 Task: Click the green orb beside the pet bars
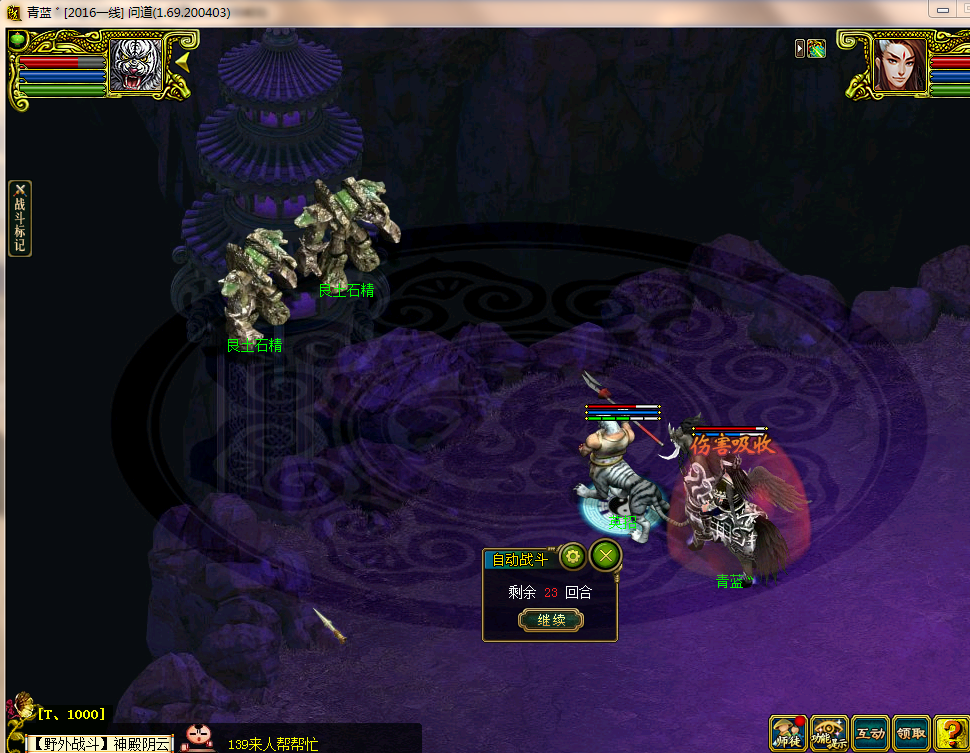(18, 40)
